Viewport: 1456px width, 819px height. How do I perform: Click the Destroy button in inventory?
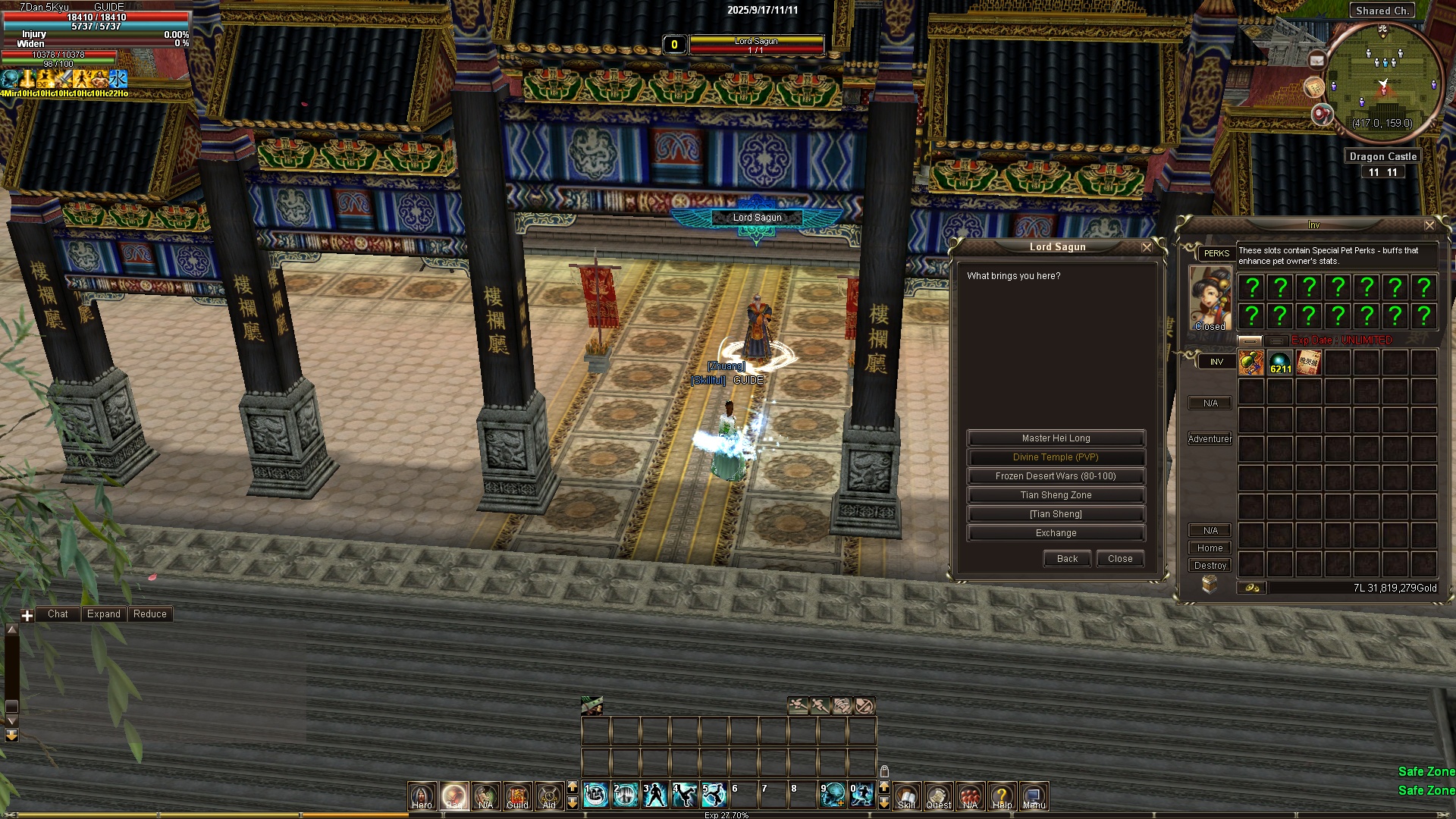1210,566
